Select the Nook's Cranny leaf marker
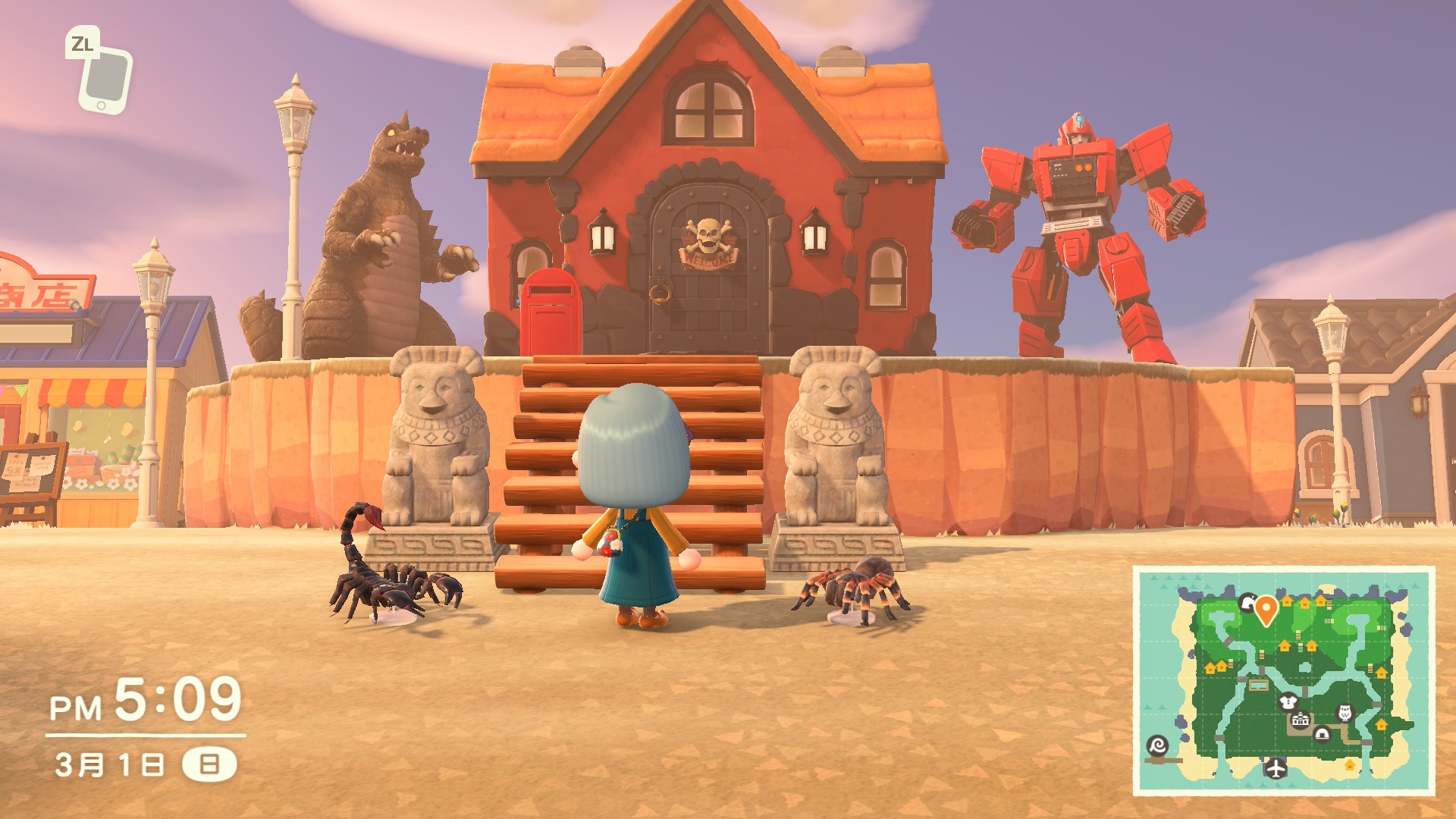The height and width of the screenshot is (819, 1456). coord(1247,603)
